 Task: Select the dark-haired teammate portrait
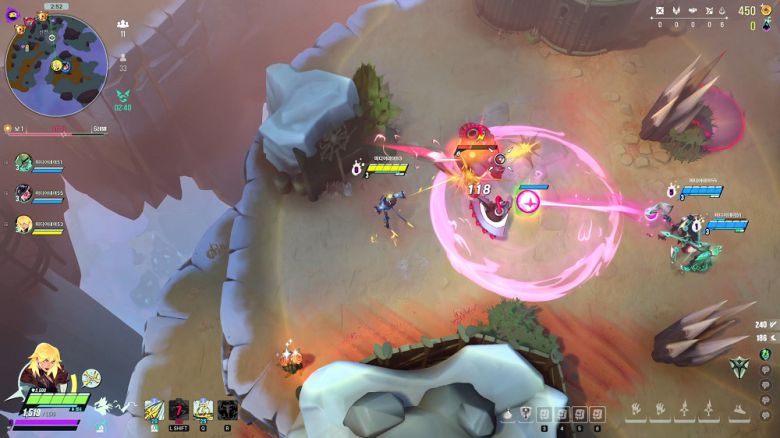pyautogui.click(x=22, y=194)
